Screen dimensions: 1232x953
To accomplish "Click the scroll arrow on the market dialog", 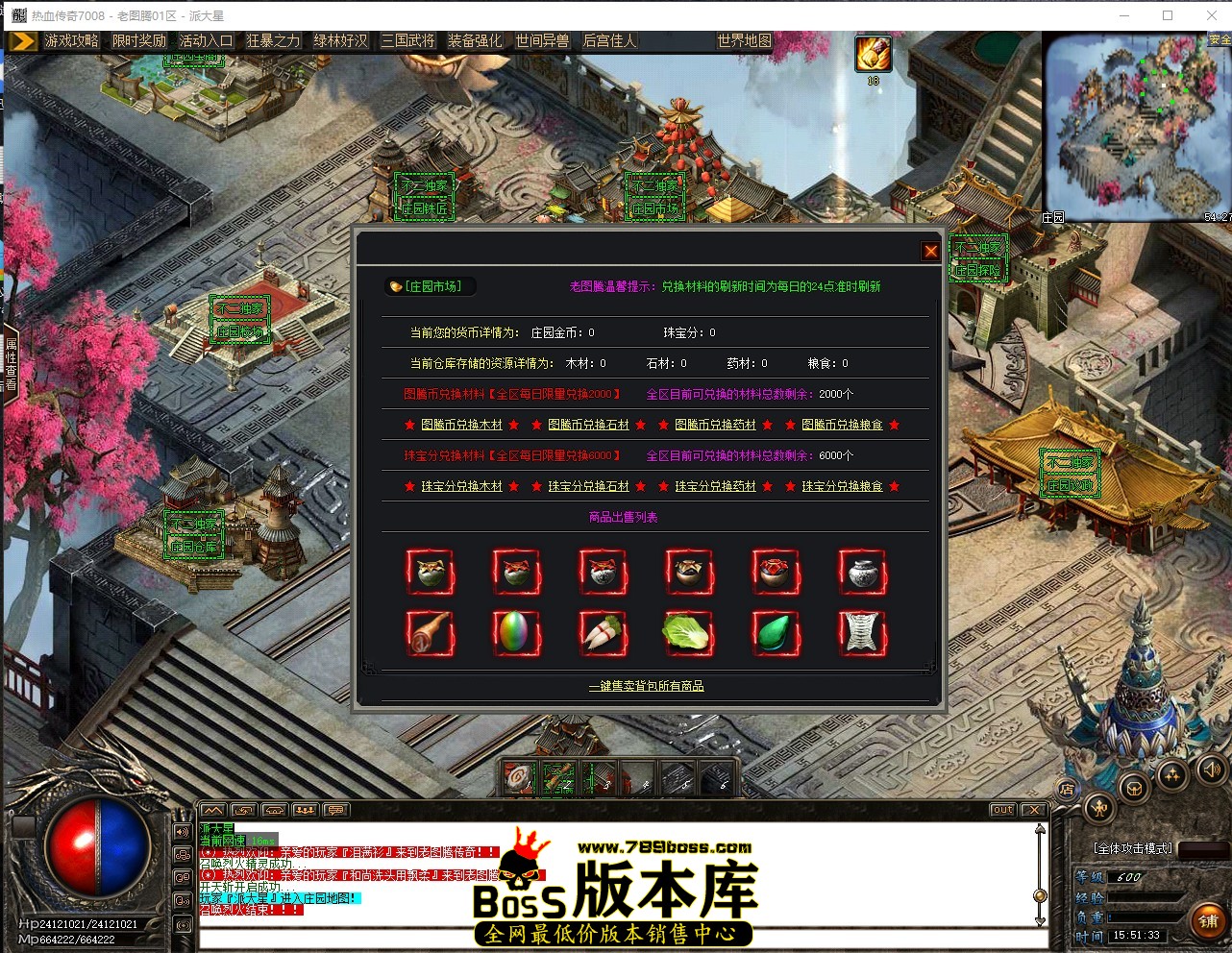I will (x=926, y=666).
